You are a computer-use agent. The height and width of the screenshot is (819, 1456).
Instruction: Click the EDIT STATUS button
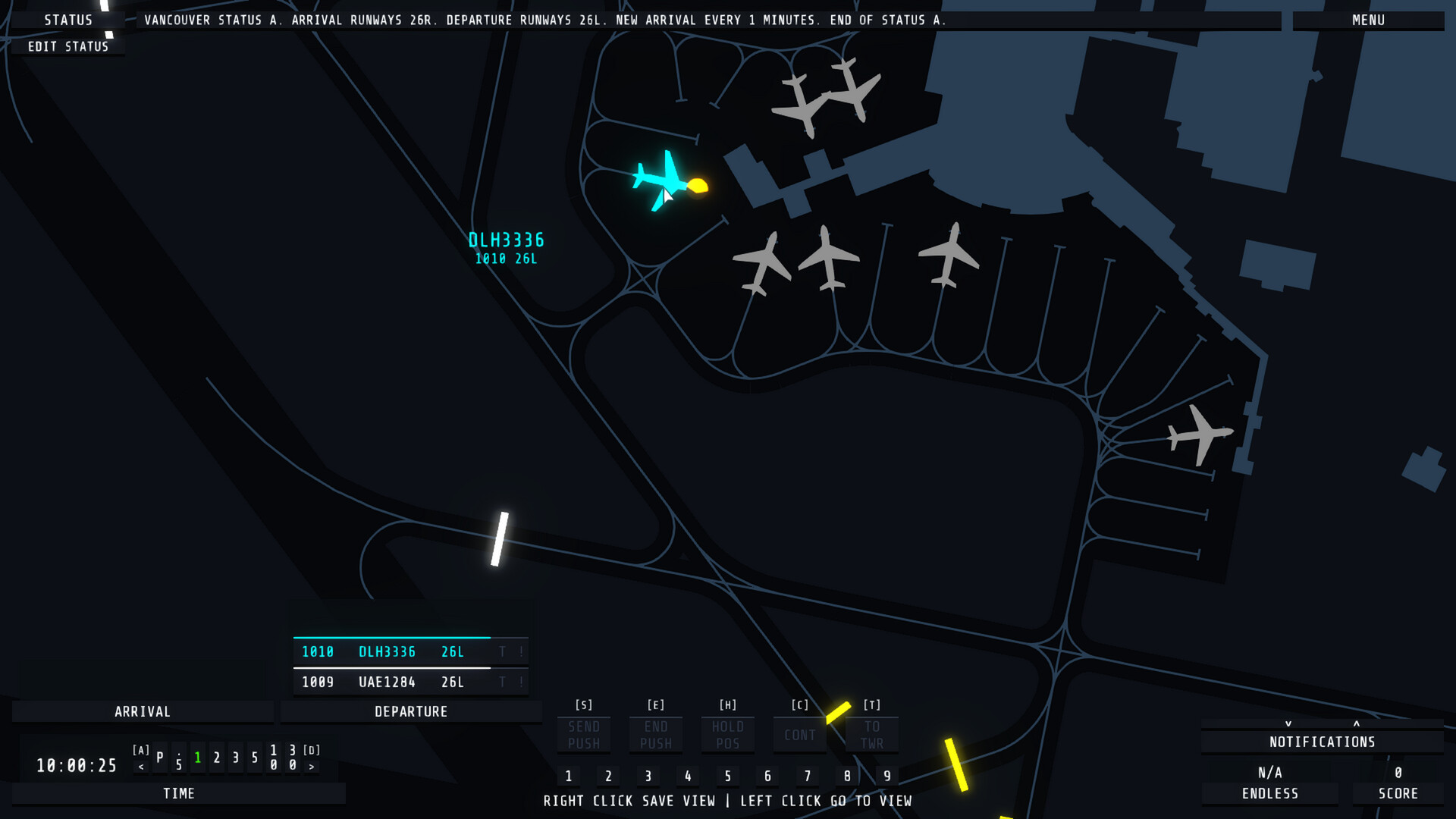[x=67, y=45]
